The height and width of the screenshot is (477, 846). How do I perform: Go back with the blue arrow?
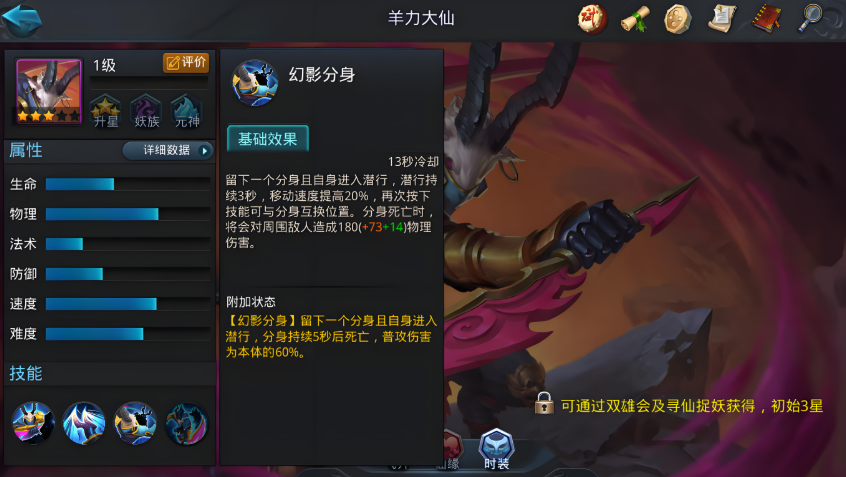(22, 19)
